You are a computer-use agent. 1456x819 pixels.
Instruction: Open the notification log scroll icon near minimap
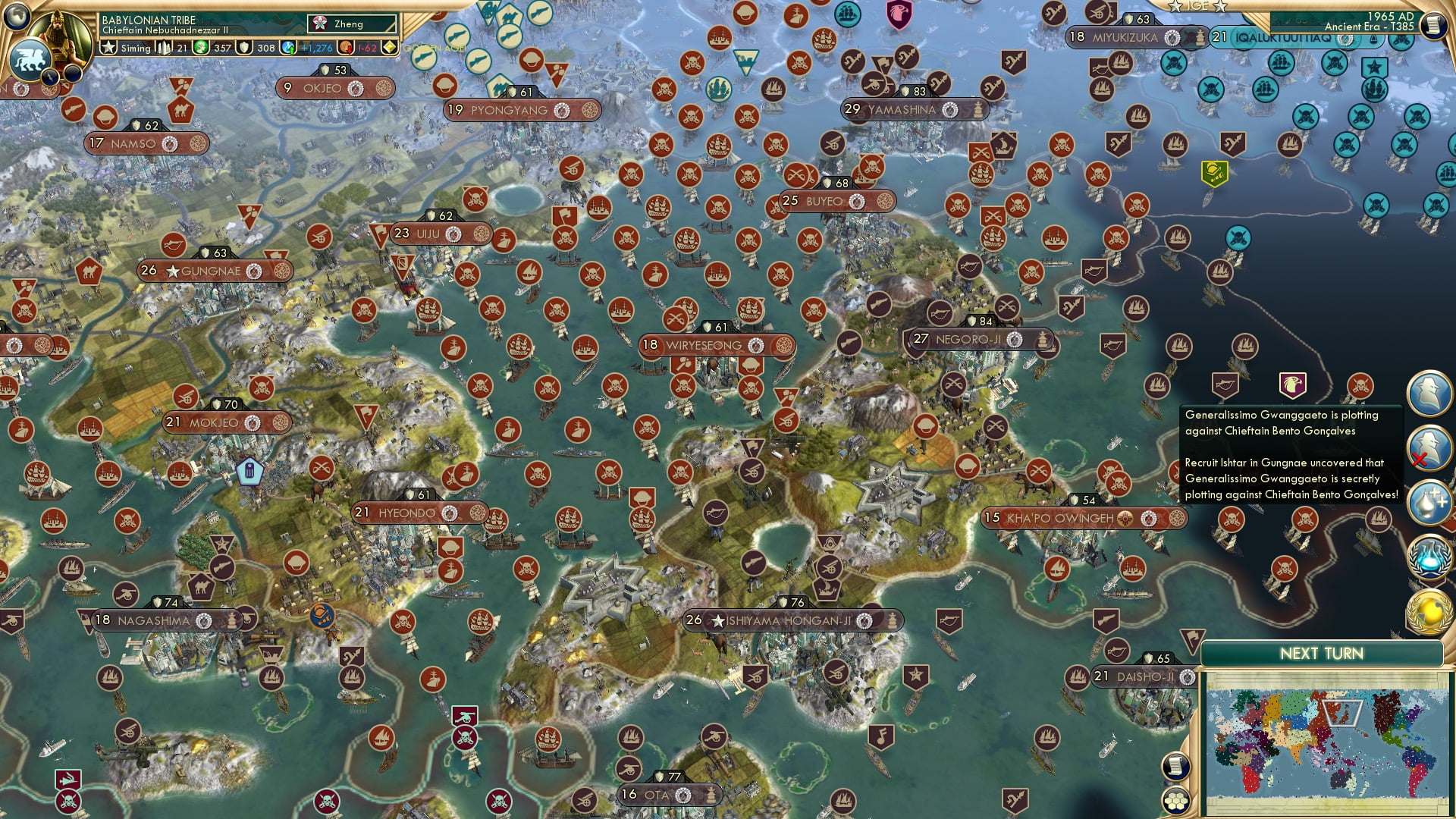[1175, 765]
